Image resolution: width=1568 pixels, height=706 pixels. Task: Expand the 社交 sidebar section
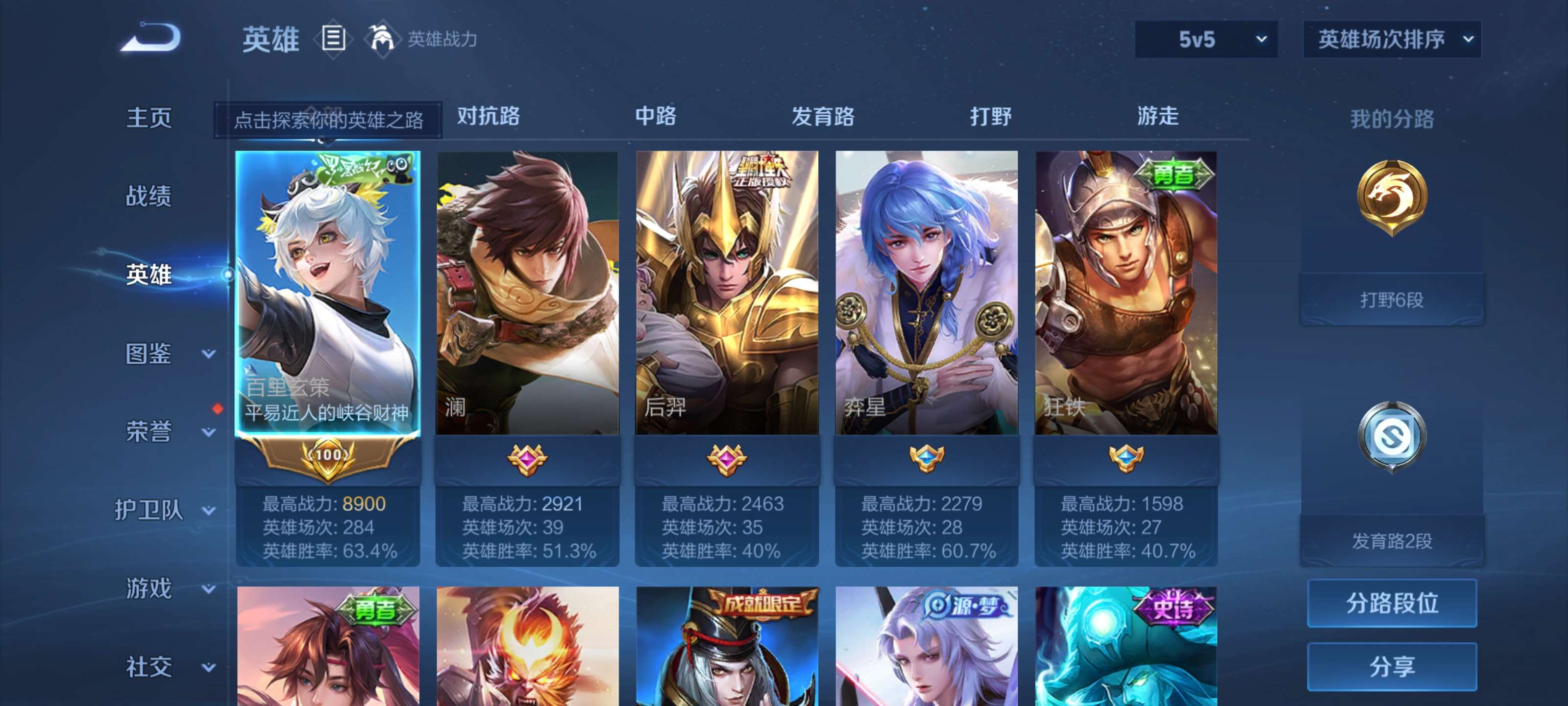pos(150,667)
